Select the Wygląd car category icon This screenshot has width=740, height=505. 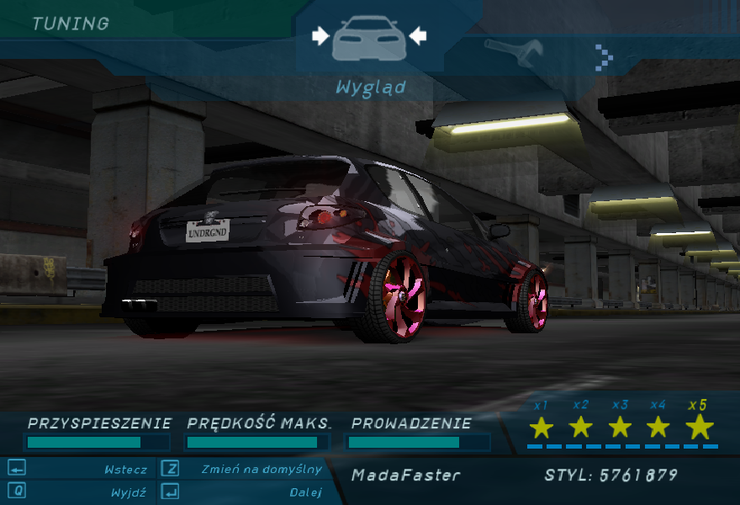coord(369,39)
